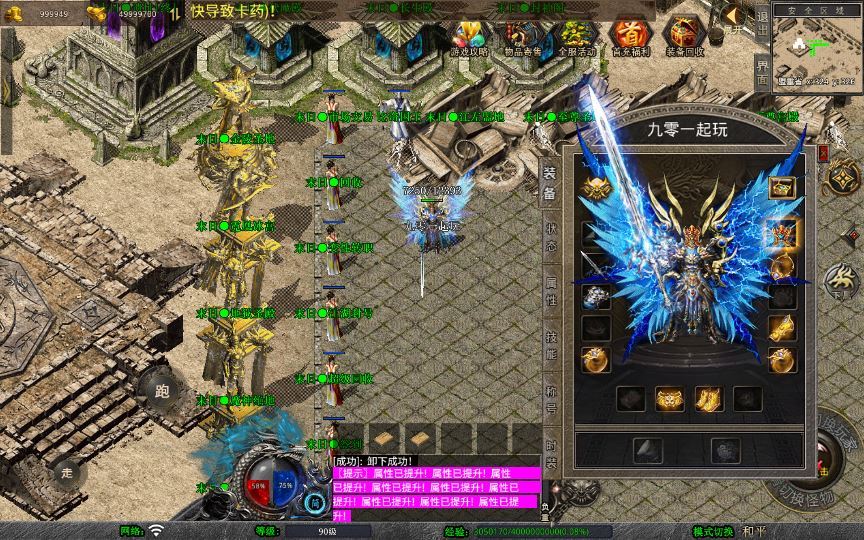Toggle the 走 walk button
This screenshot has width=864, height=540.
click(x=67, y=470)
